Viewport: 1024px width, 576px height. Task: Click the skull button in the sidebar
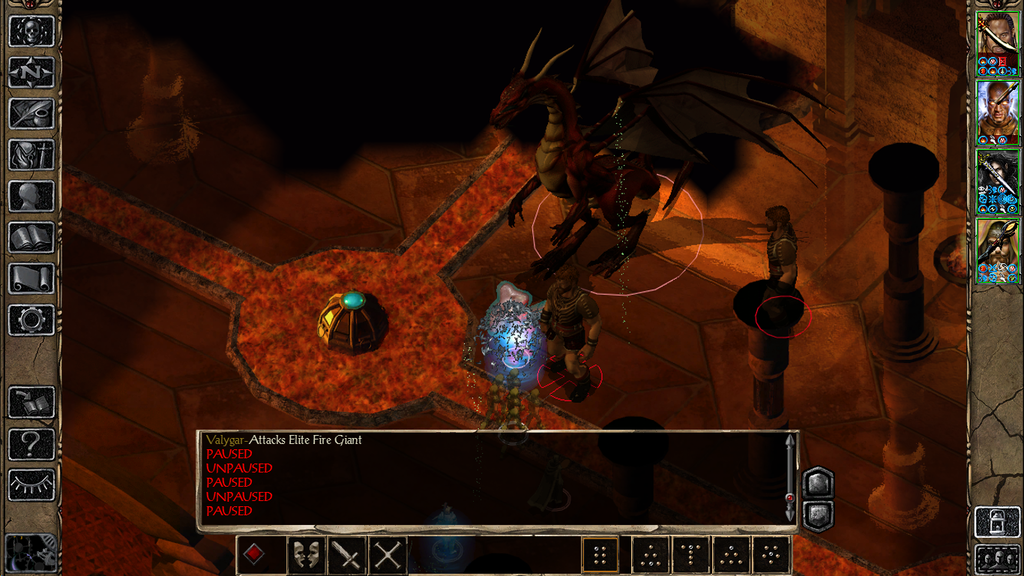coord(30,31)
